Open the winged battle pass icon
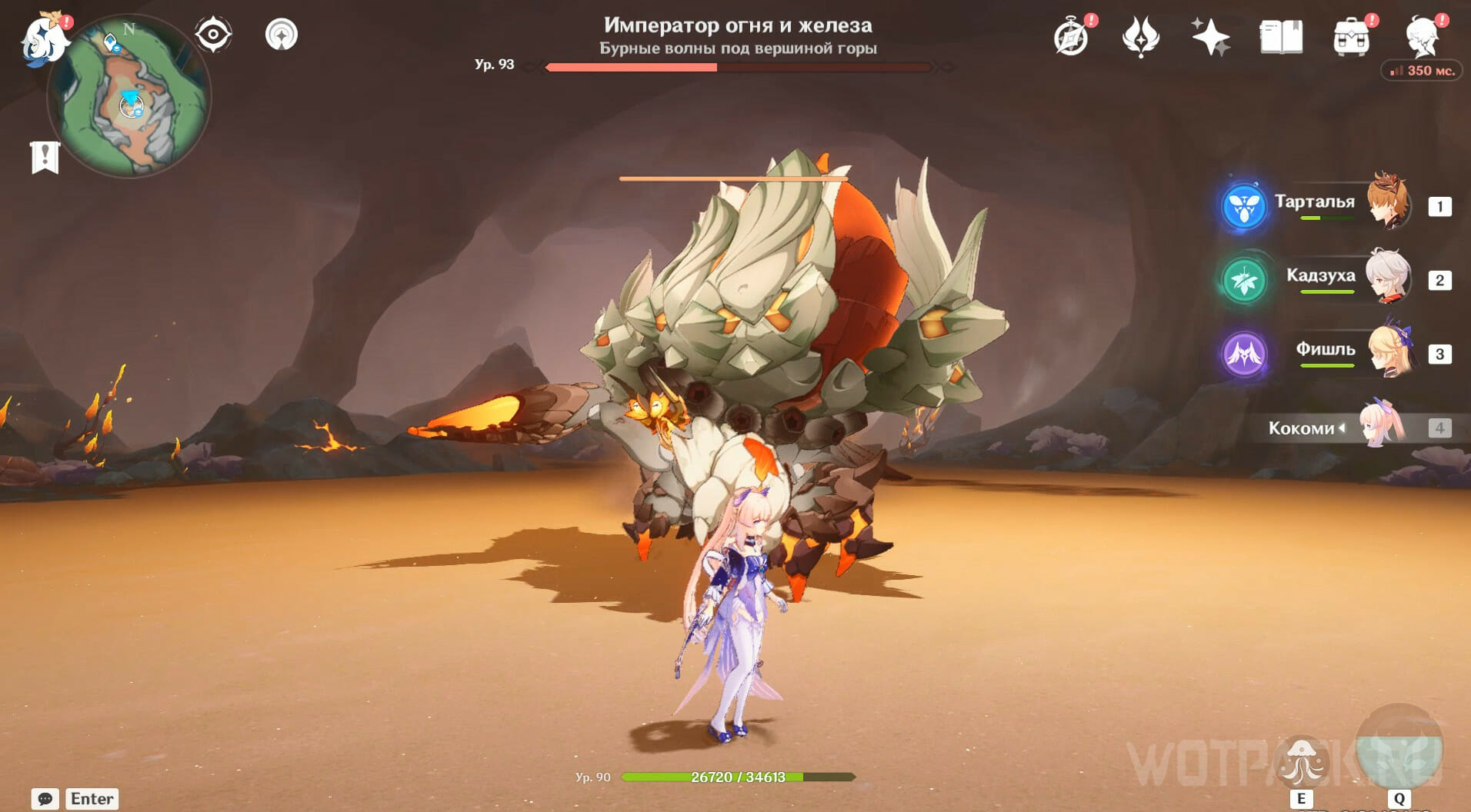This screenshot has height=812, width=1471. click(1141, 37)
